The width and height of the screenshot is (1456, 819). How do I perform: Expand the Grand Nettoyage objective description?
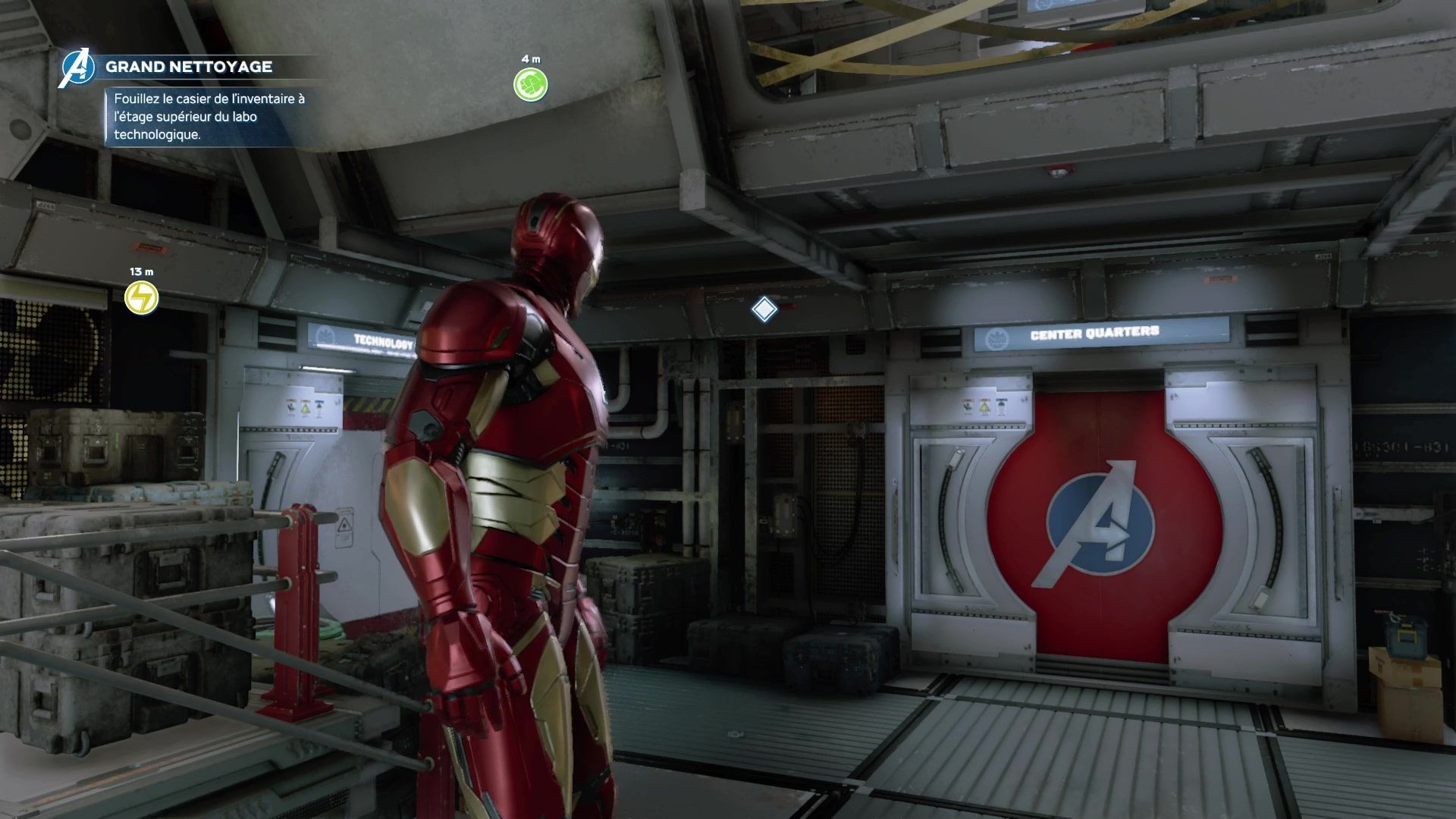point(206,117)
